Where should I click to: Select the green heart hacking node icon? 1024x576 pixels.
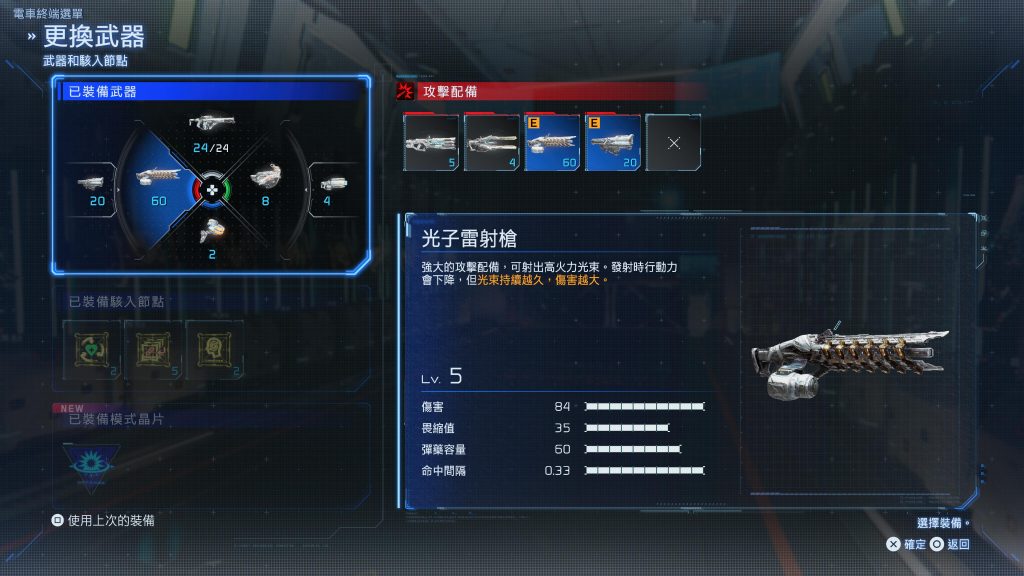(91, 347)
